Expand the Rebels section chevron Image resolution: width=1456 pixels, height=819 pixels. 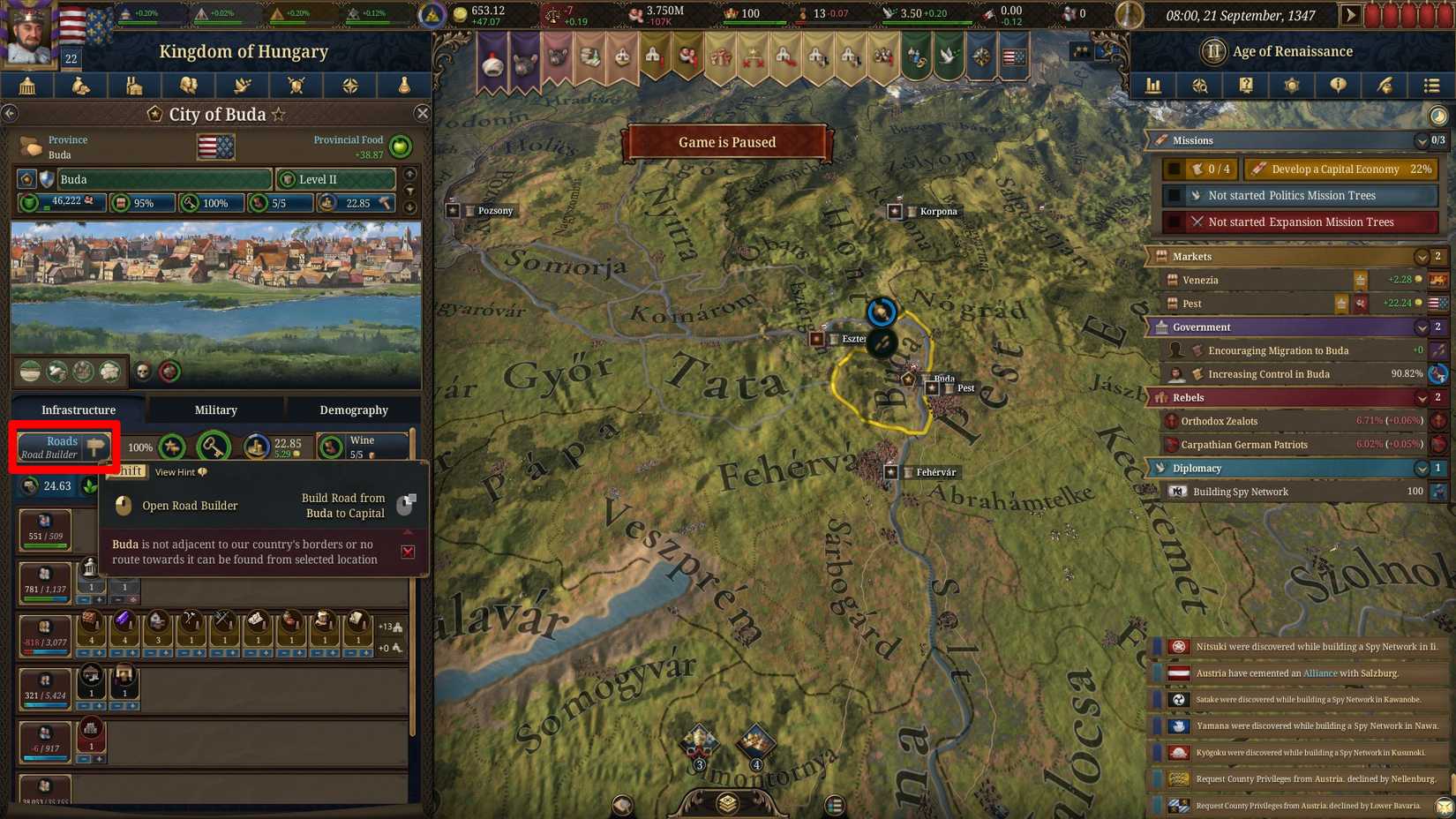click(1422, 397)
